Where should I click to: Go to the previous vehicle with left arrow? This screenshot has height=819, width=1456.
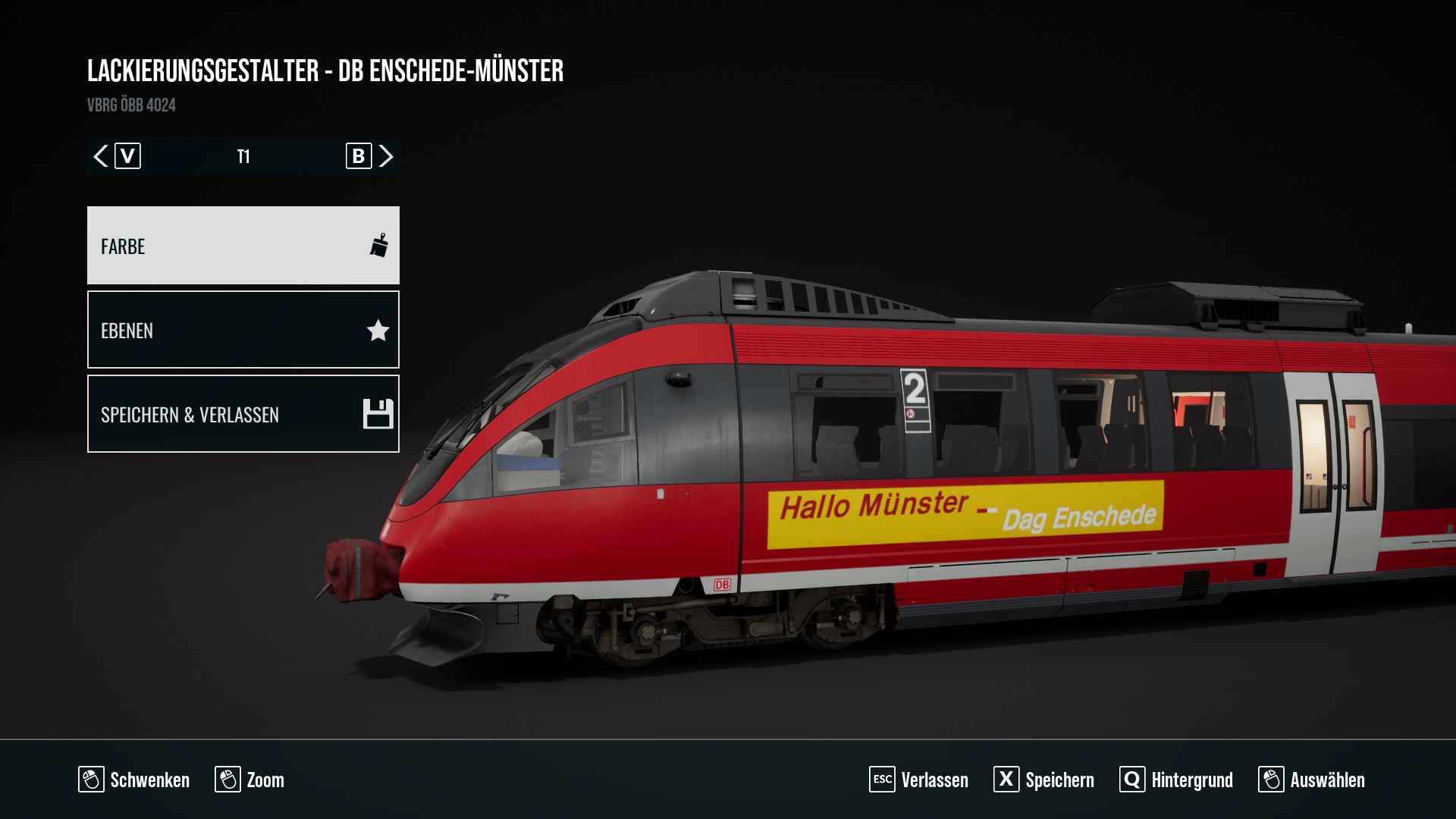[100, 156]
